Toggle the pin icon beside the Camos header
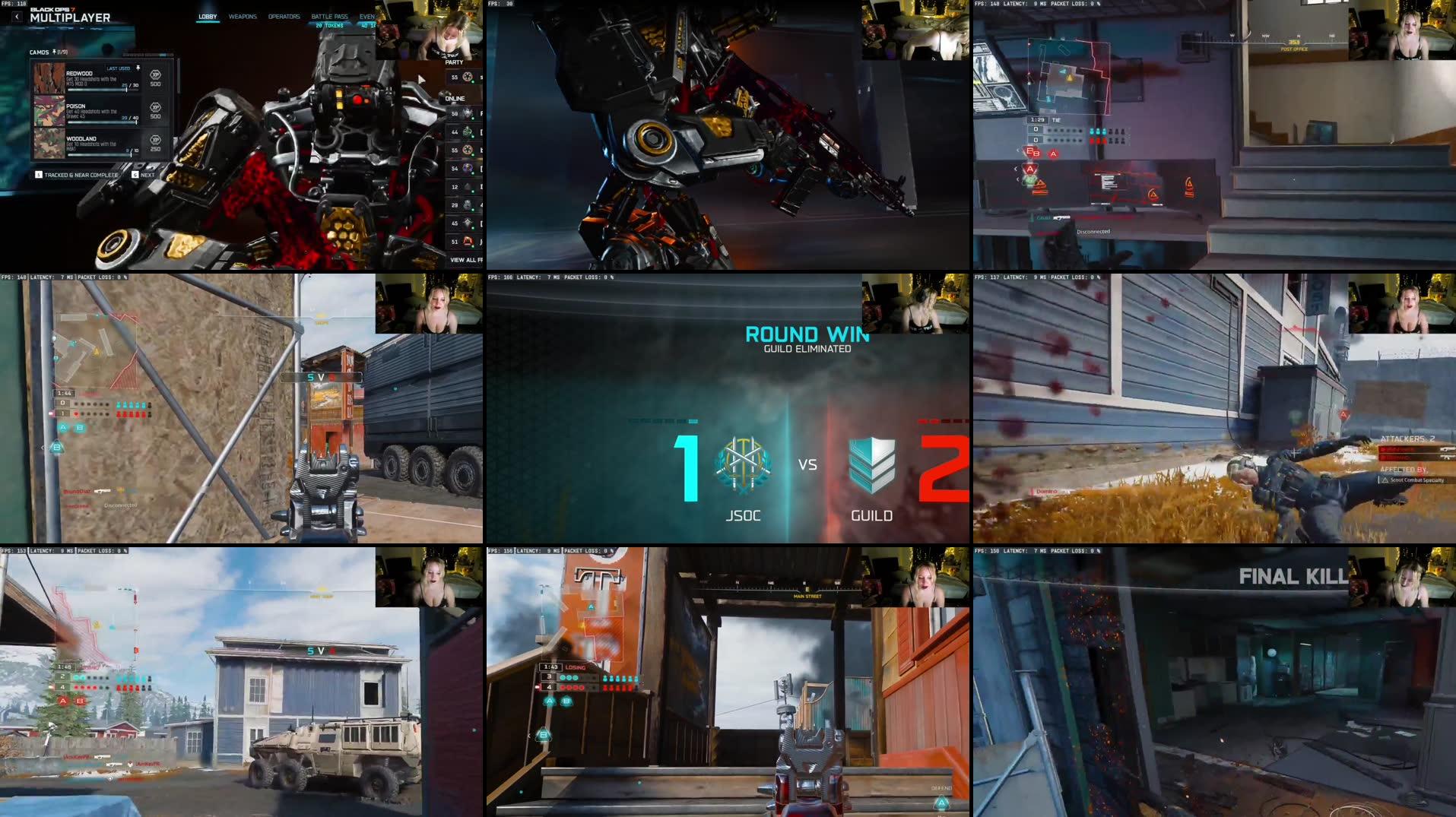The width and height of the screenshot is (1456, 817). tap(55, 52)
